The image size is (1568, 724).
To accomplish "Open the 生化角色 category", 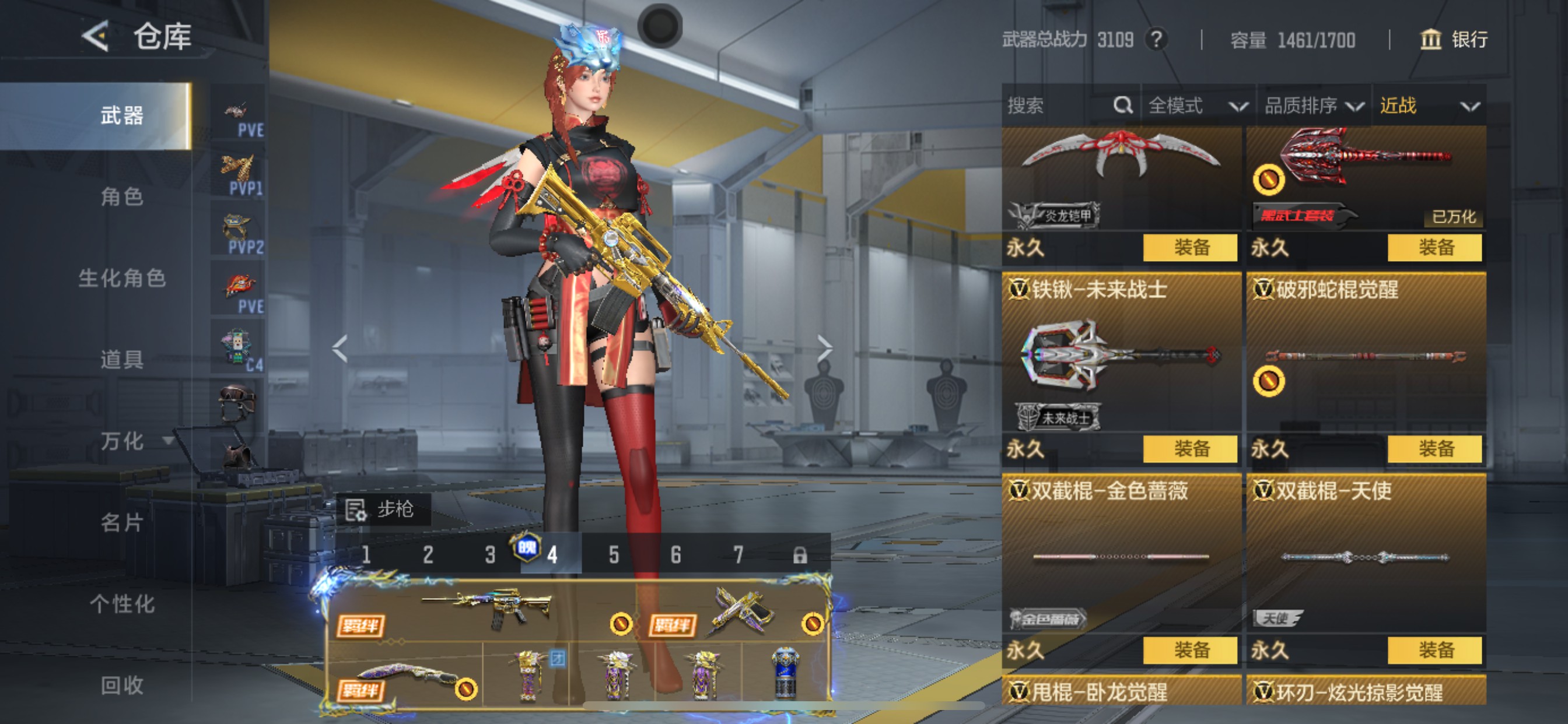I will [122, 278].
